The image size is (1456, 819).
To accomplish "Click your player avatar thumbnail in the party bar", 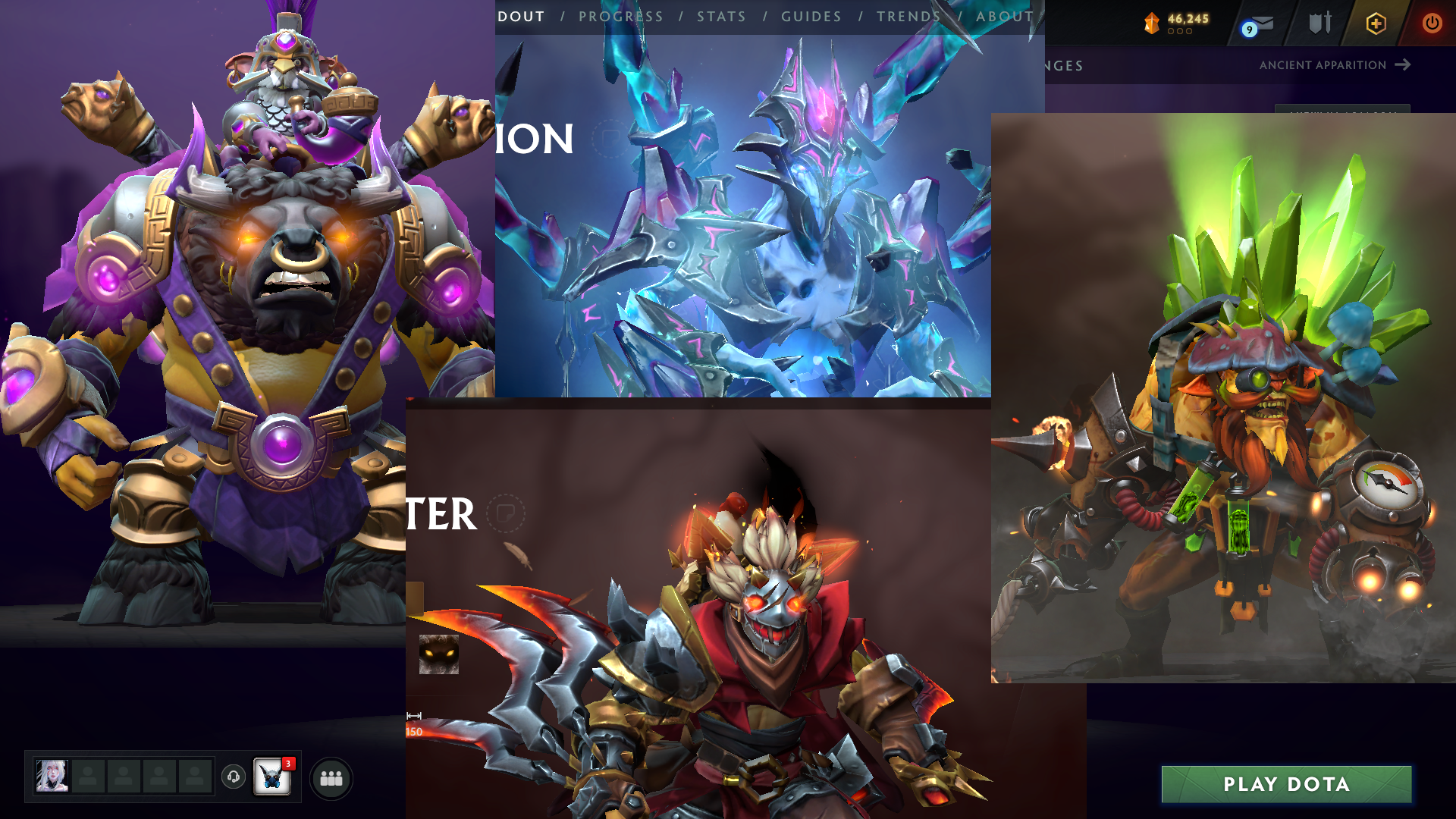I will pos(52,776).
